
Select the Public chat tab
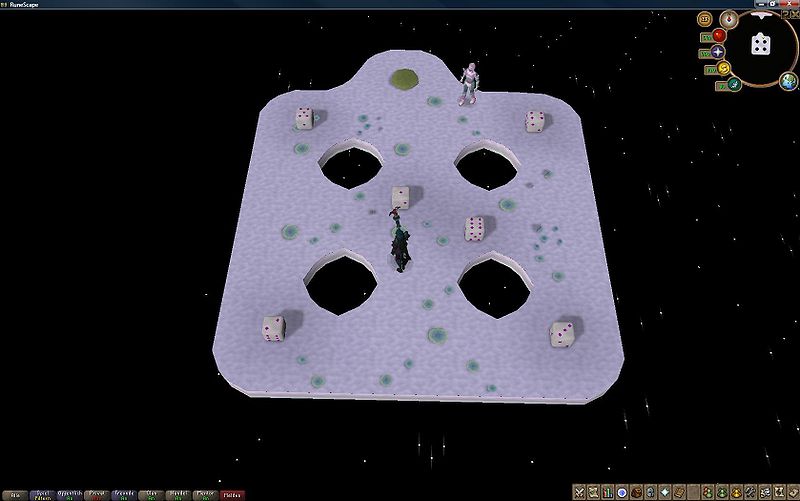69,494
